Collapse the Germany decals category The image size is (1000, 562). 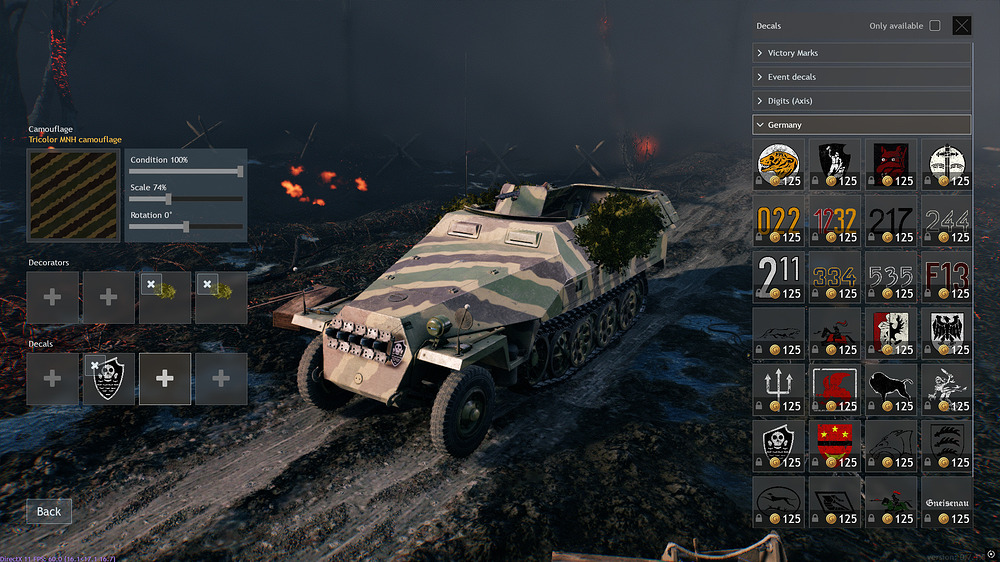[x=861, y=125]
